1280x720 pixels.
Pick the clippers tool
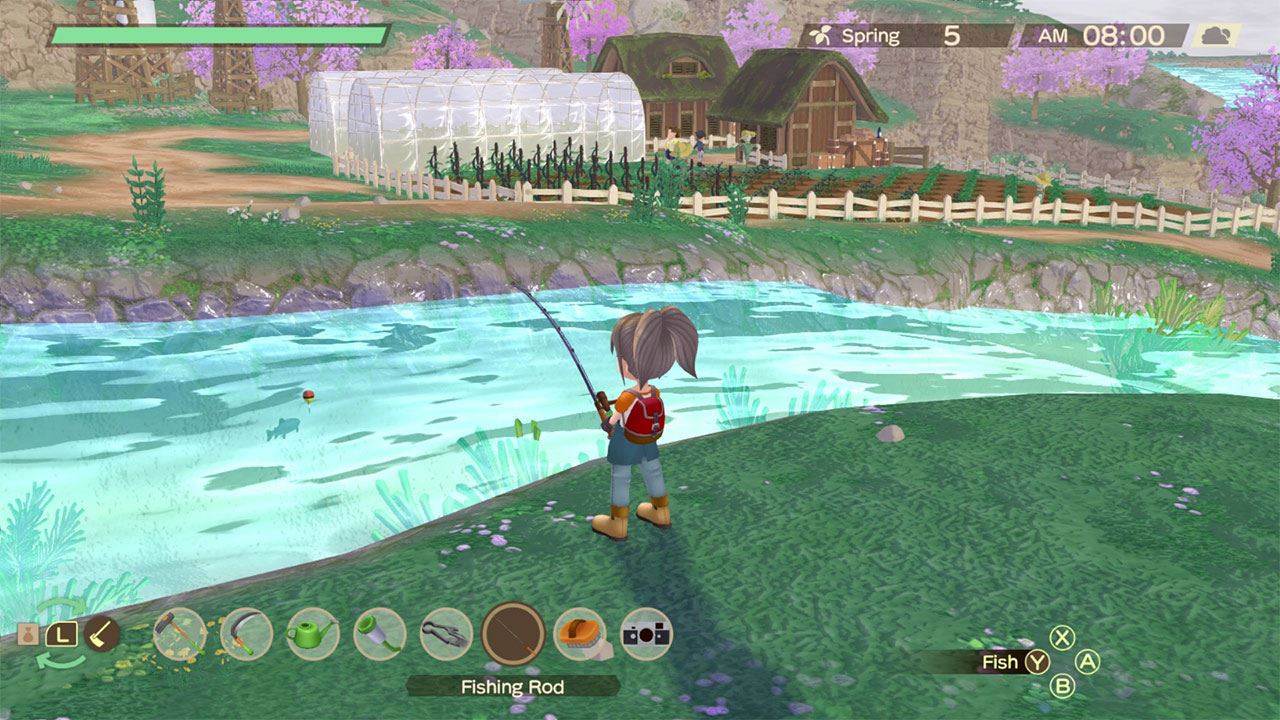(x=446, y=633)
